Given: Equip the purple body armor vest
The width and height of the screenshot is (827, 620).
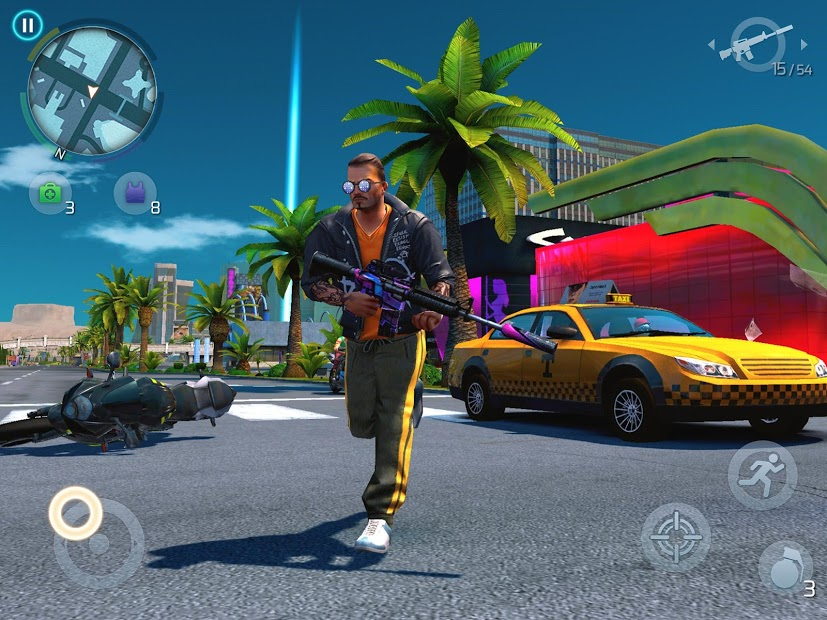Looking at the screenshot, I should pyautogui.click(x=132, y=192).
